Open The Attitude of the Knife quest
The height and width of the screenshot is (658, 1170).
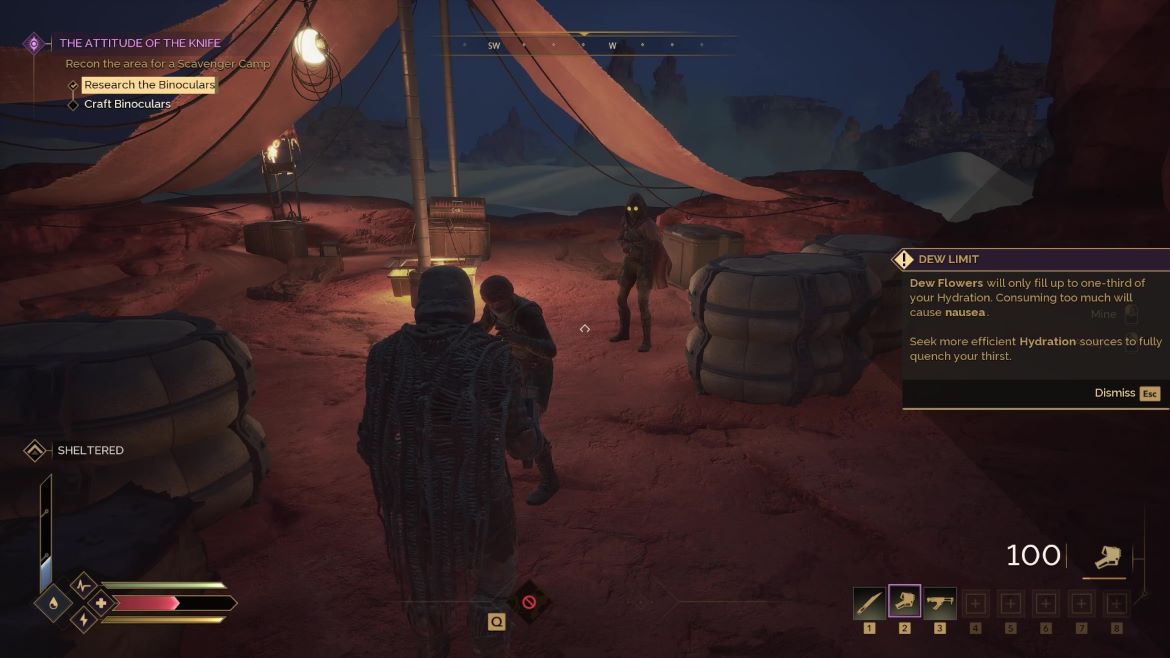pos(140,43)
